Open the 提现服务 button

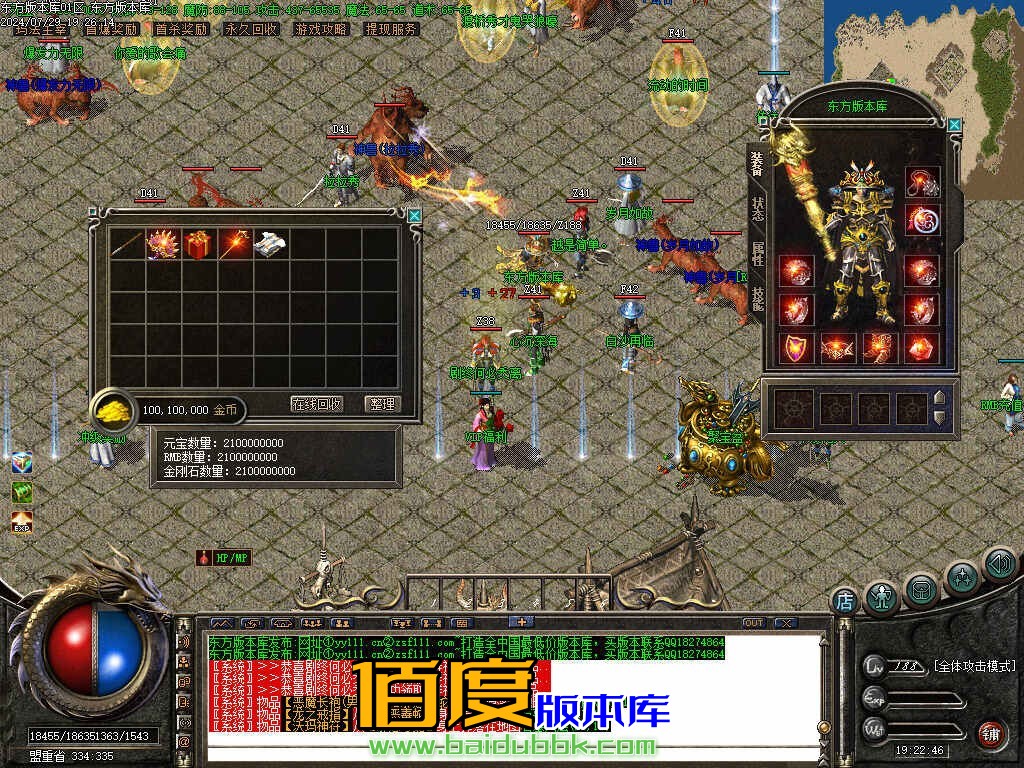point(391,29)
